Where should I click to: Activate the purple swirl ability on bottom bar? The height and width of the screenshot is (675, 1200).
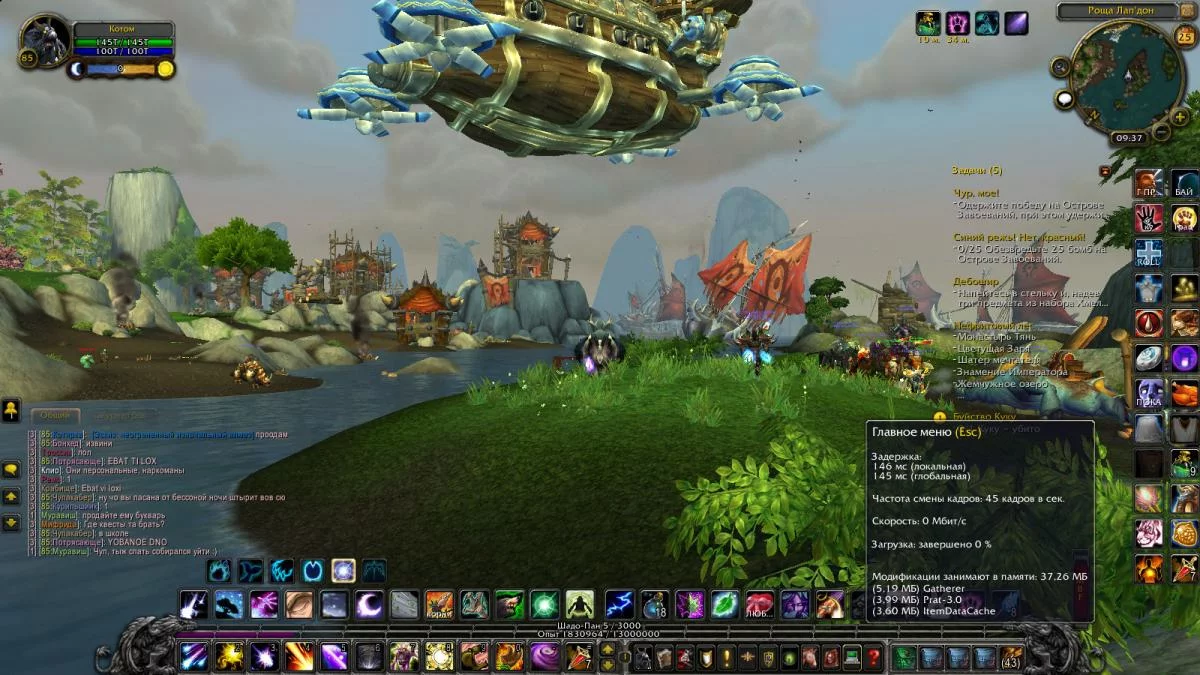click(545, 656)
